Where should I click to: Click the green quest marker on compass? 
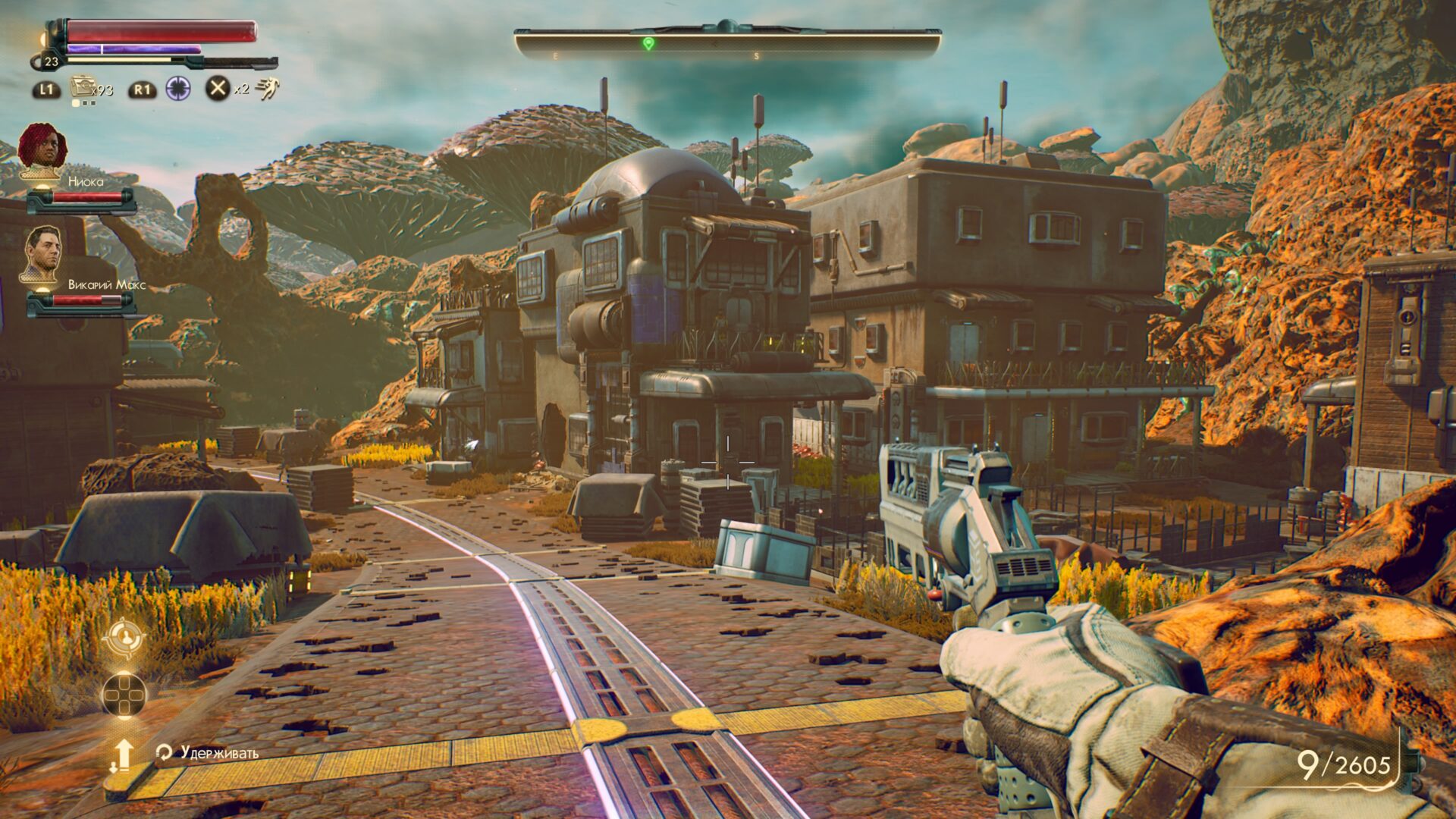pos(648,43)
